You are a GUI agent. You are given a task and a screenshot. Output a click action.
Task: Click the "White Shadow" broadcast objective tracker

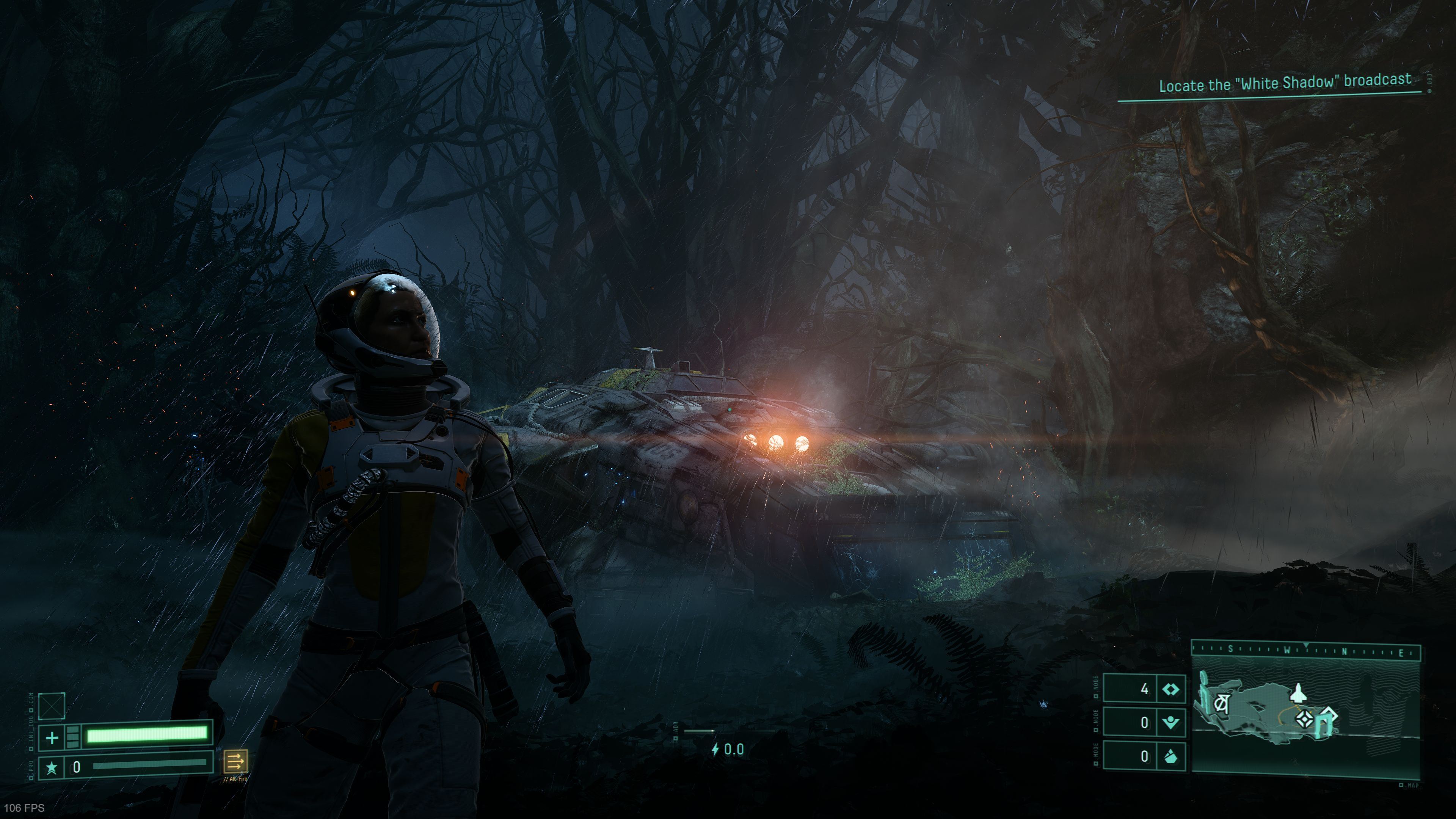click(x=1284, y=84)
